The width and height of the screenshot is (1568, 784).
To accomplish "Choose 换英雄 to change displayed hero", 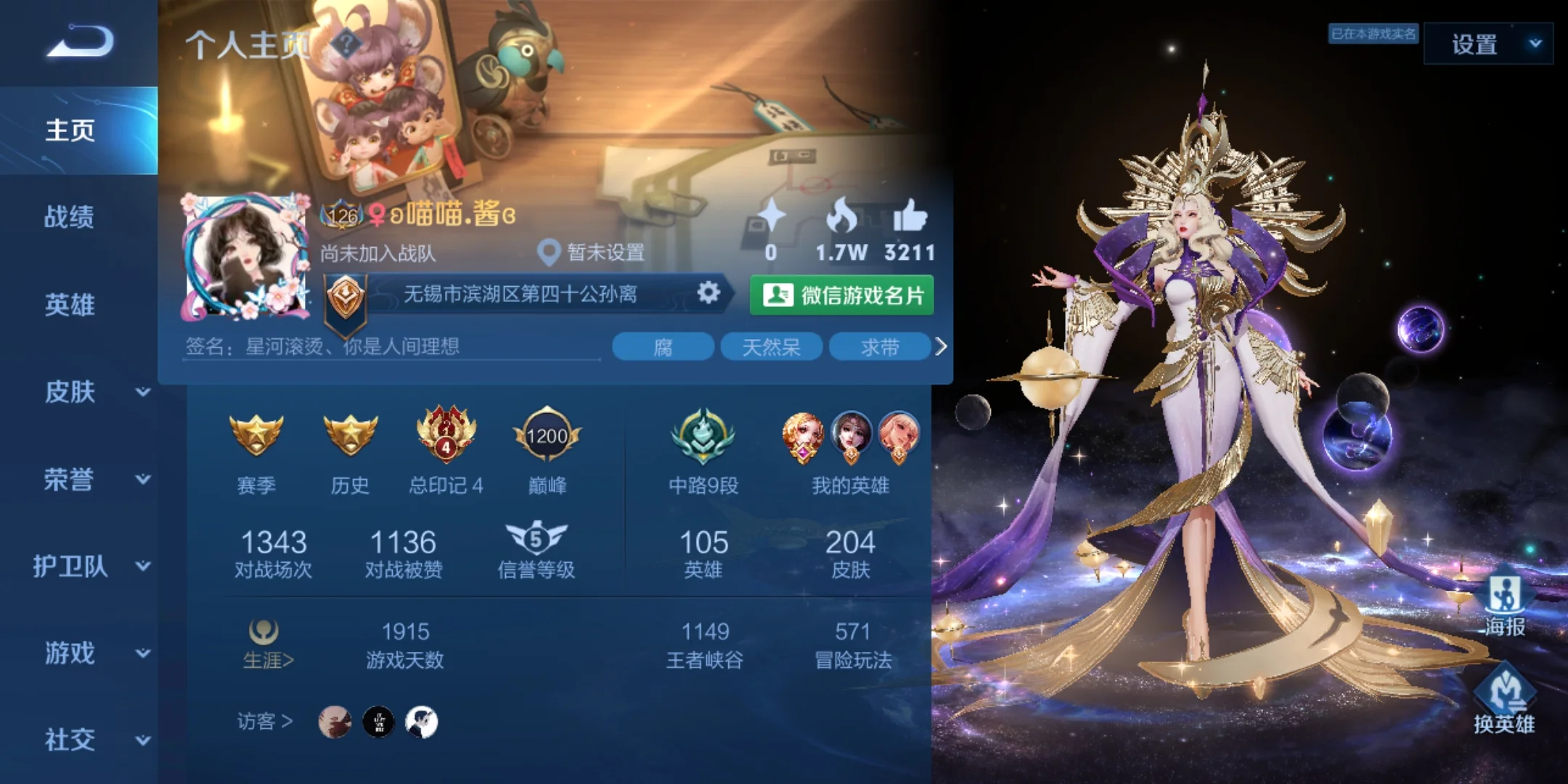I will [1504, 701].
